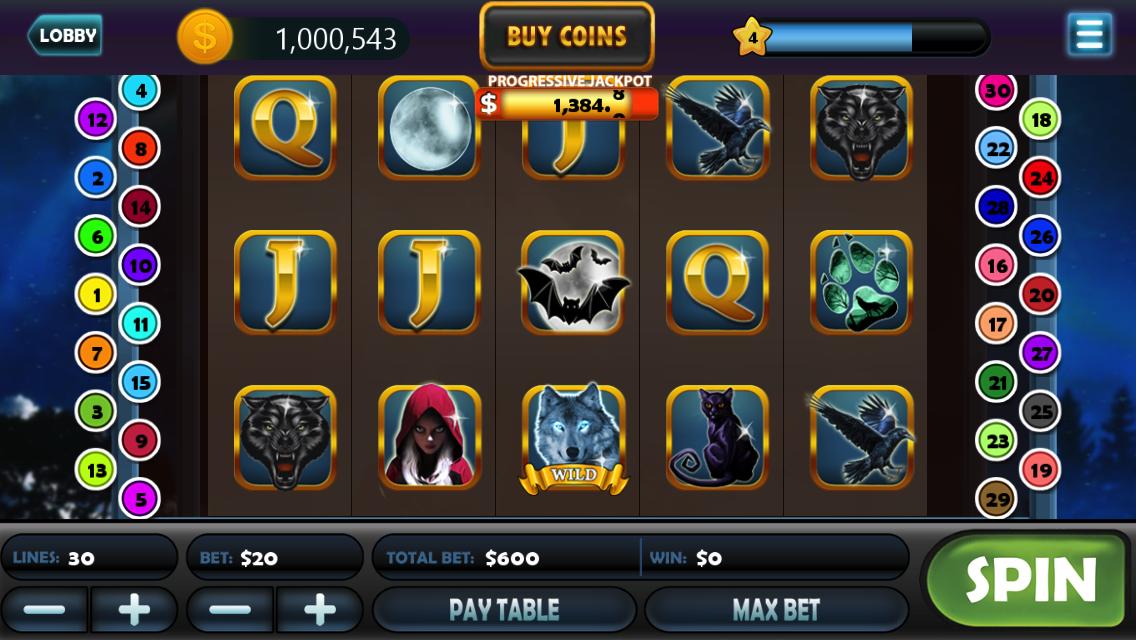Viewport: 1136px width, 640px height.
Task: Click the level 4 star icon
Action: tap(752, 38)
